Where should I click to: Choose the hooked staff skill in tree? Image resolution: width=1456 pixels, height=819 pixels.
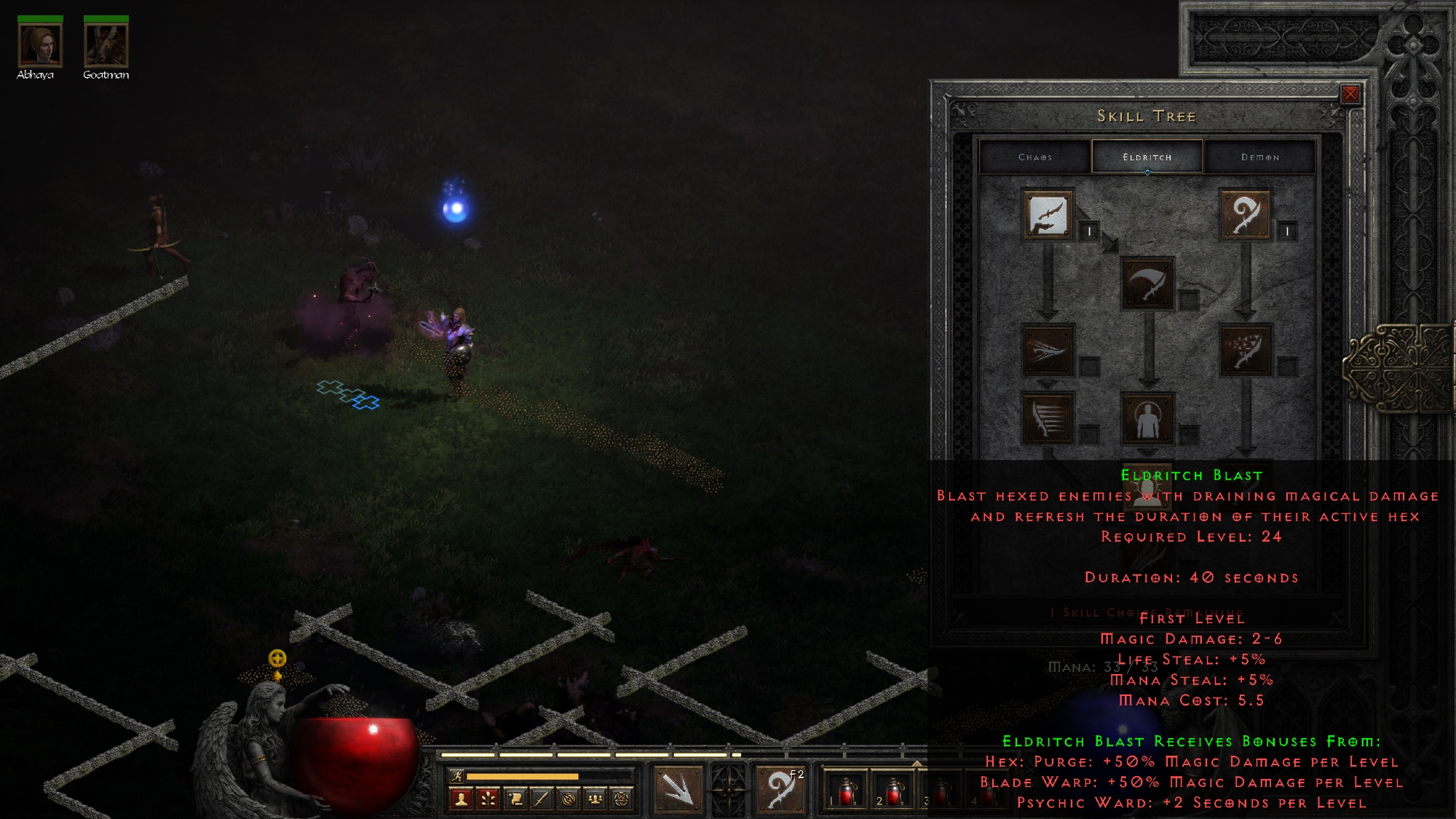[x=1245, y=215]
